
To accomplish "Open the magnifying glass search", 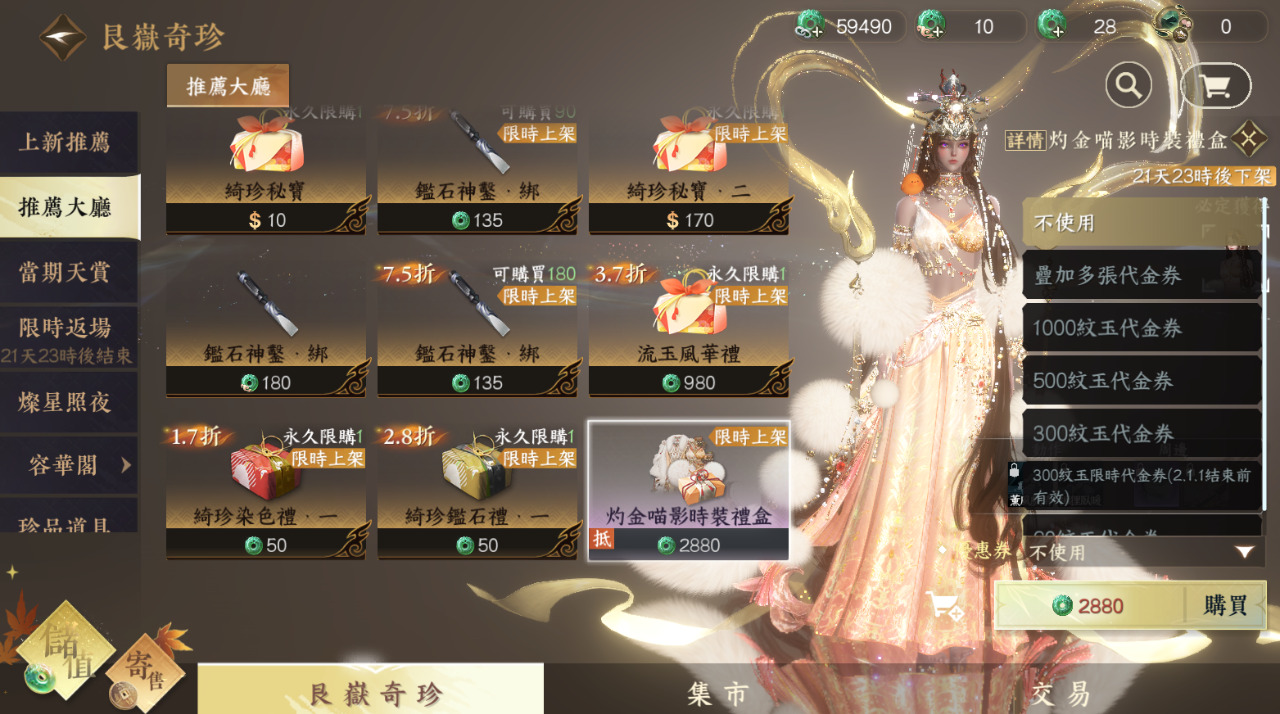I will pos(1128,86).
